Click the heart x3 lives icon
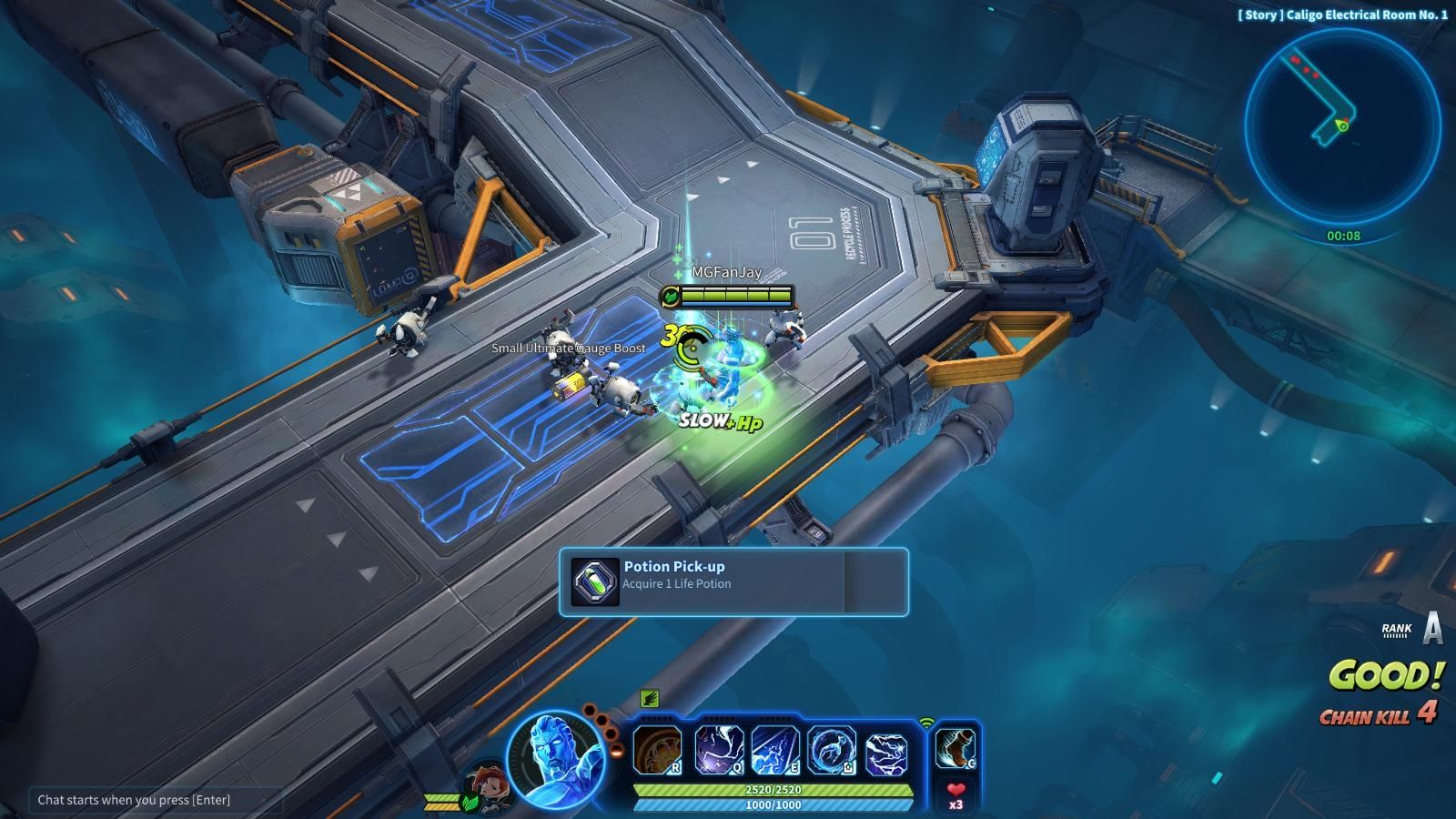 [x=955, y=795]
